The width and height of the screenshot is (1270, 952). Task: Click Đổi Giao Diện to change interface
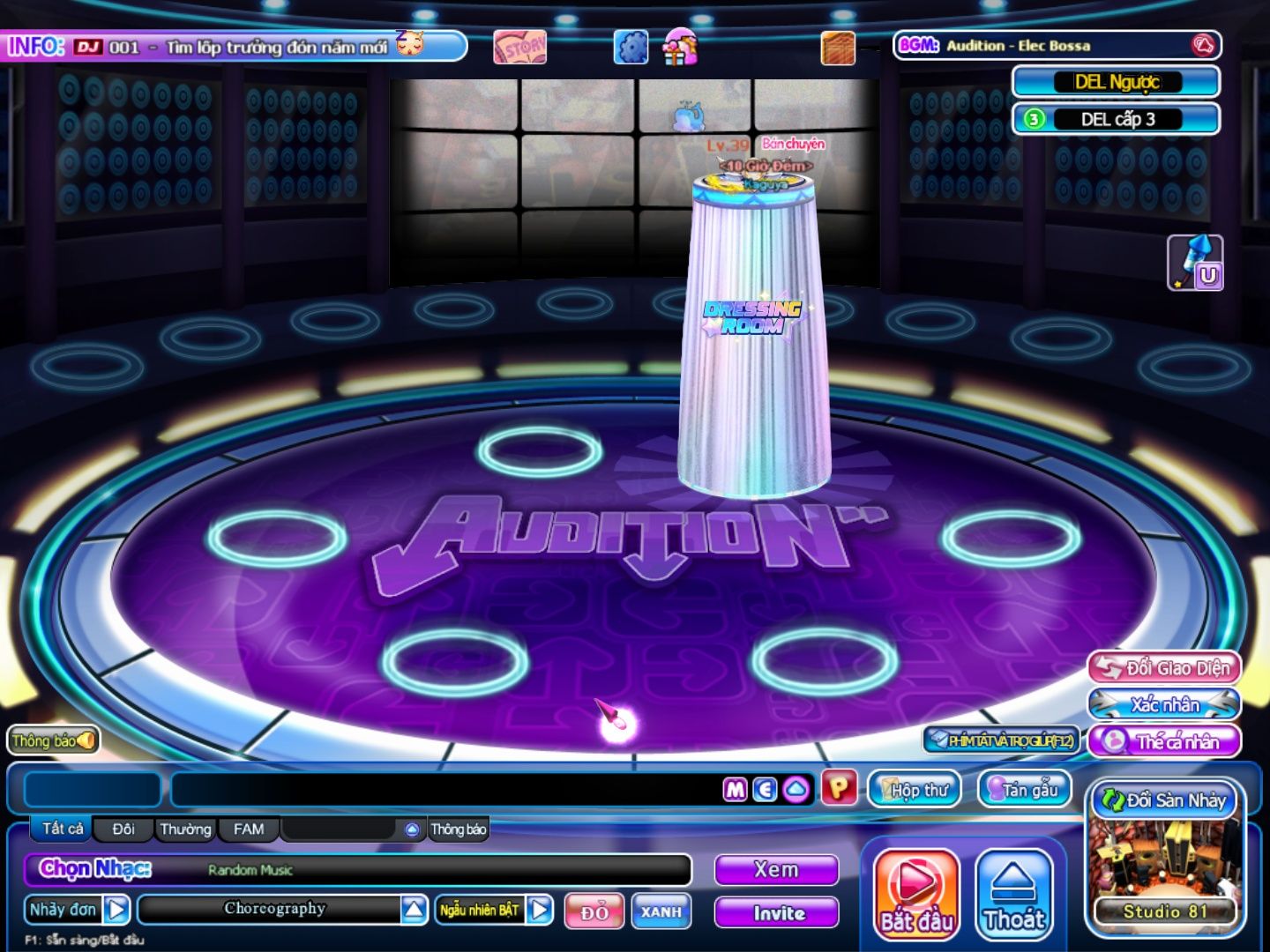pos(1165,668)
